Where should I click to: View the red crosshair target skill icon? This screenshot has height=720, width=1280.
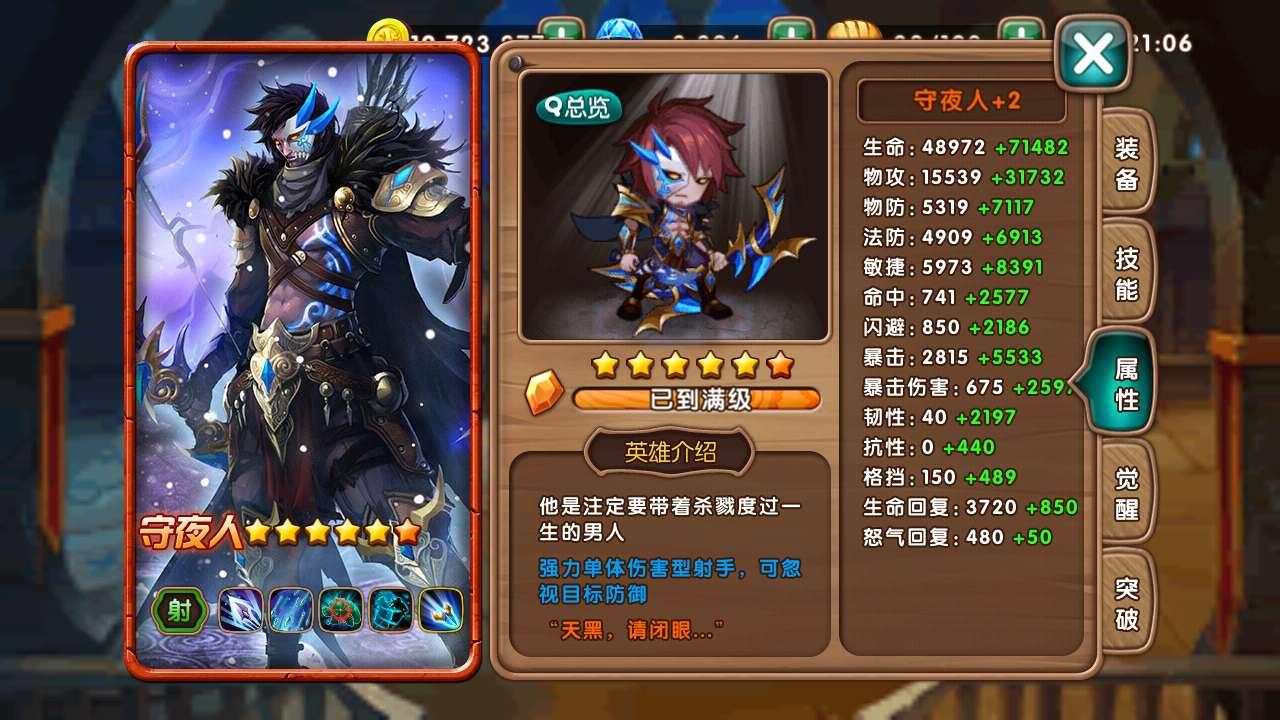[341, 610]
